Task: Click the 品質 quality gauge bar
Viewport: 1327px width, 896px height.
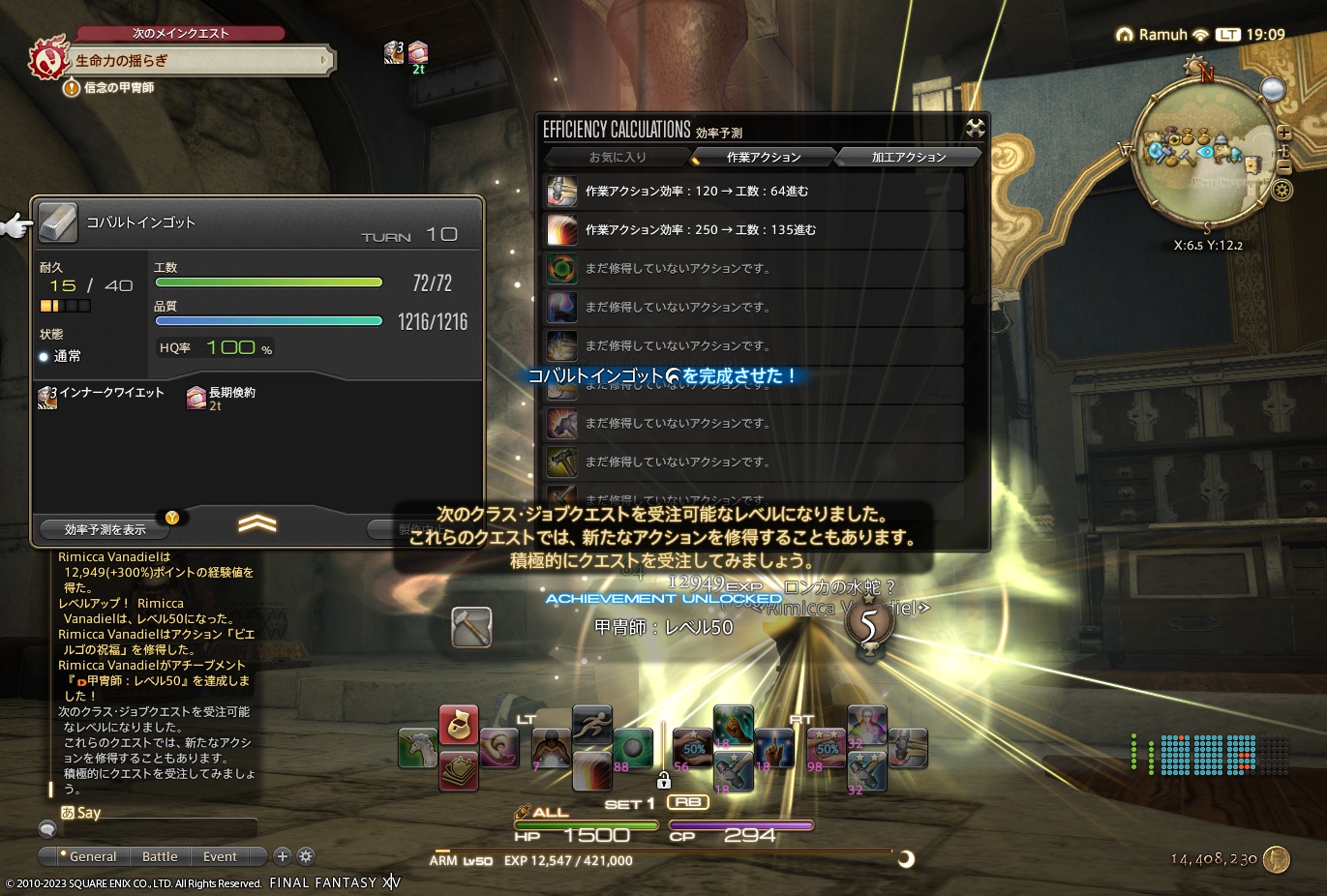Action: coord(268,320)
